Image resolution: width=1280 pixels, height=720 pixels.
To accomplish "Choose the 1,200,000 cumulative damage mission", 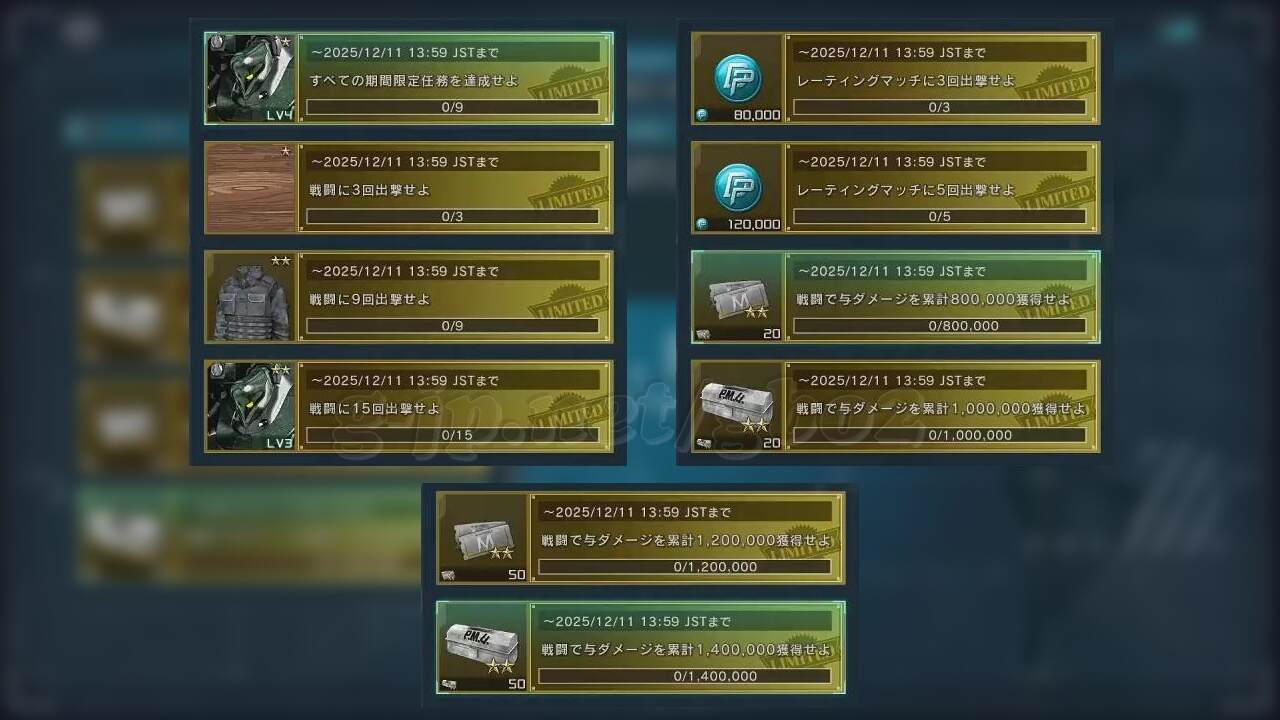I will pyautogui.click(x=686, y=539).
